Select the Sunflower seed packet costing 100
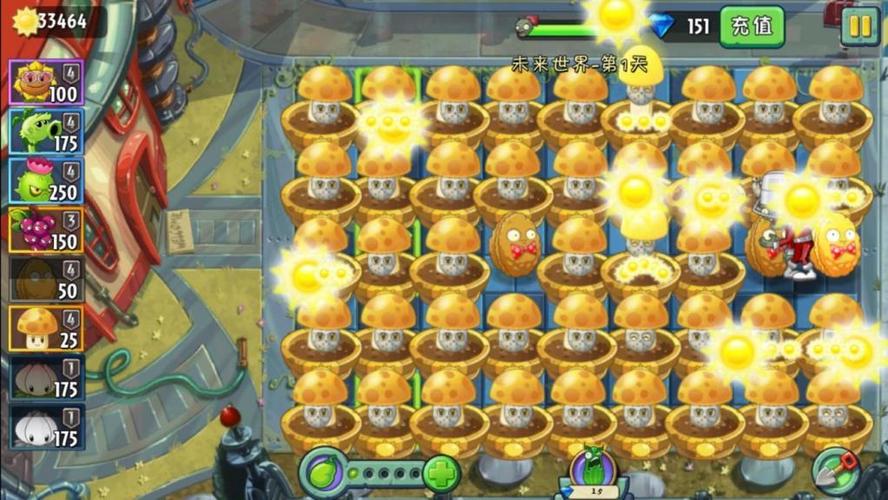This screenshot has width=888, height=500. tap(47, 83)
